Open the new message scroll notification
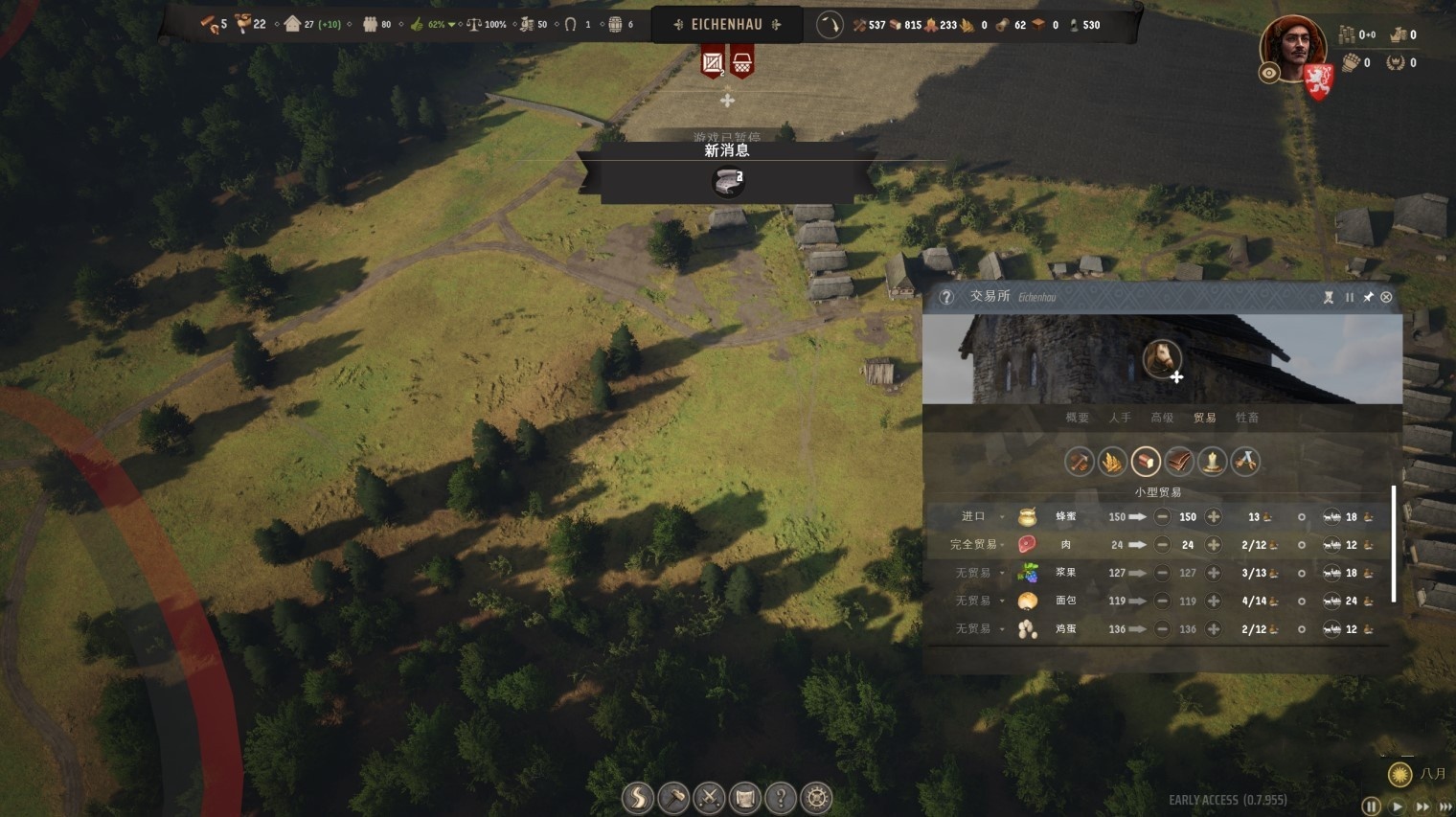The height and width of the screenshot is (817, 1456). click(x=728, y=180)
